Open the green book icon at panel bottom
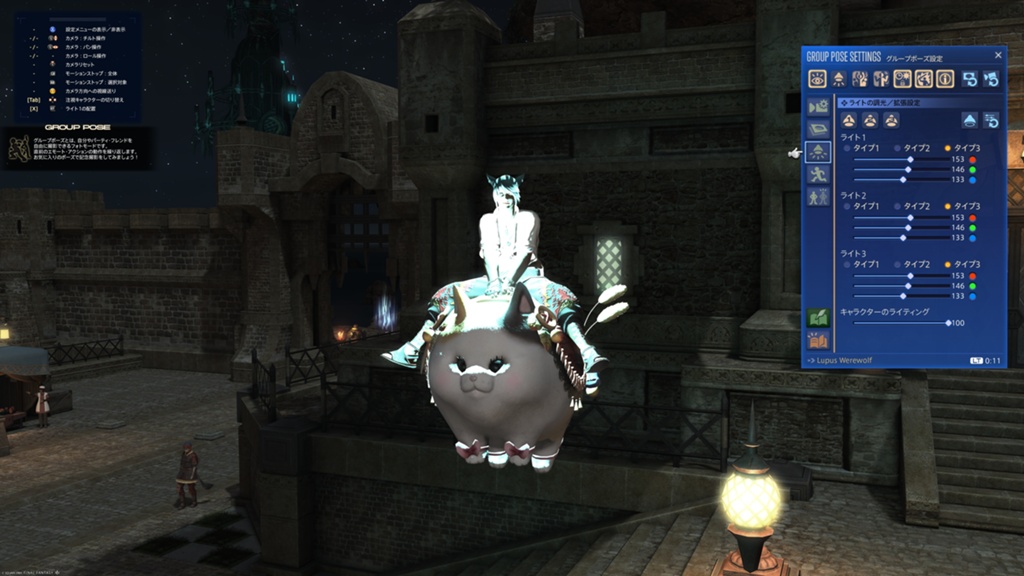The image size is (1024, 576). pos(818,318)
